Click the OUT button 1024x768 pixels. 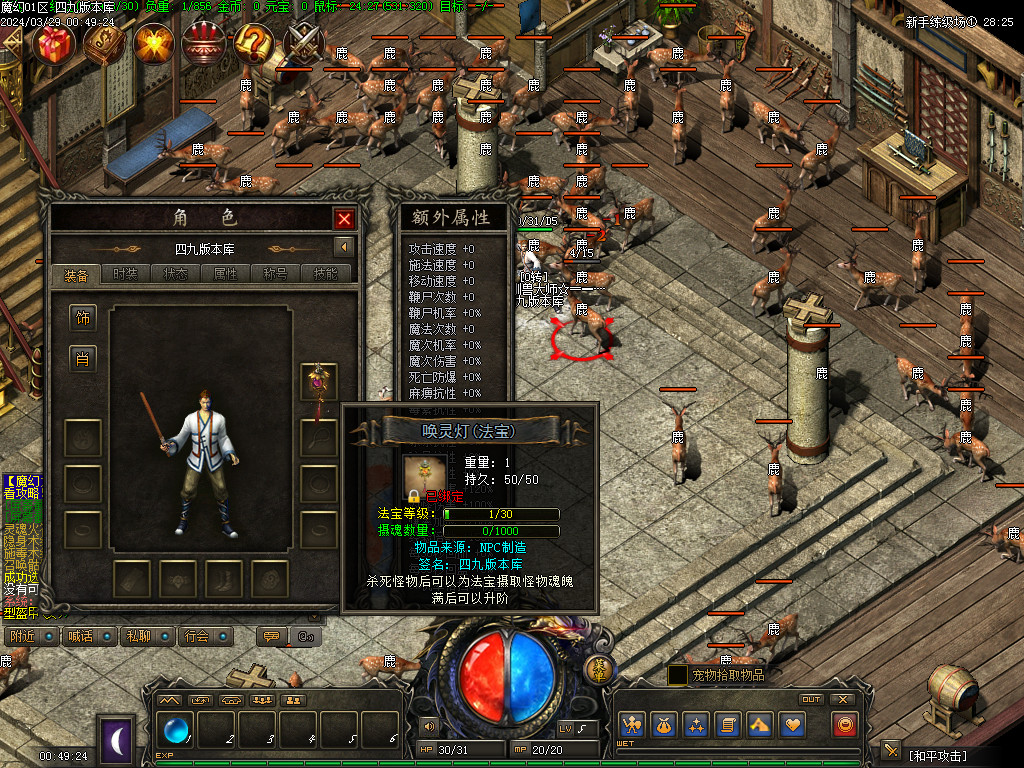811,699
